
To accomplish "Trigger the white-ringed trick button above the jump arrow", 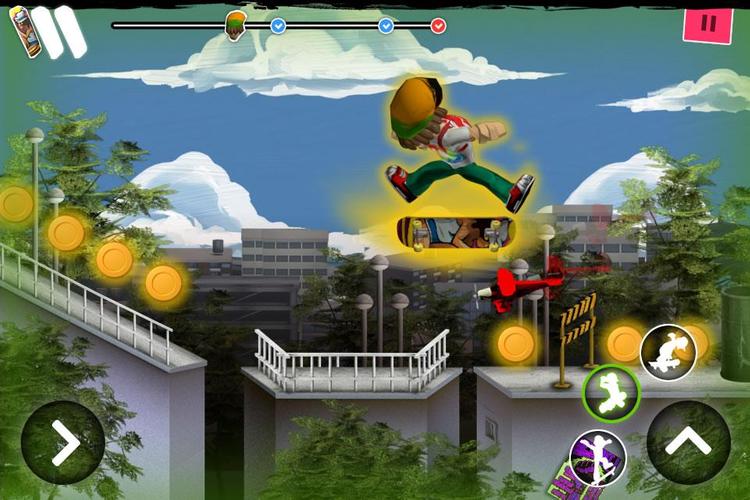I will (x=668, y=352).
